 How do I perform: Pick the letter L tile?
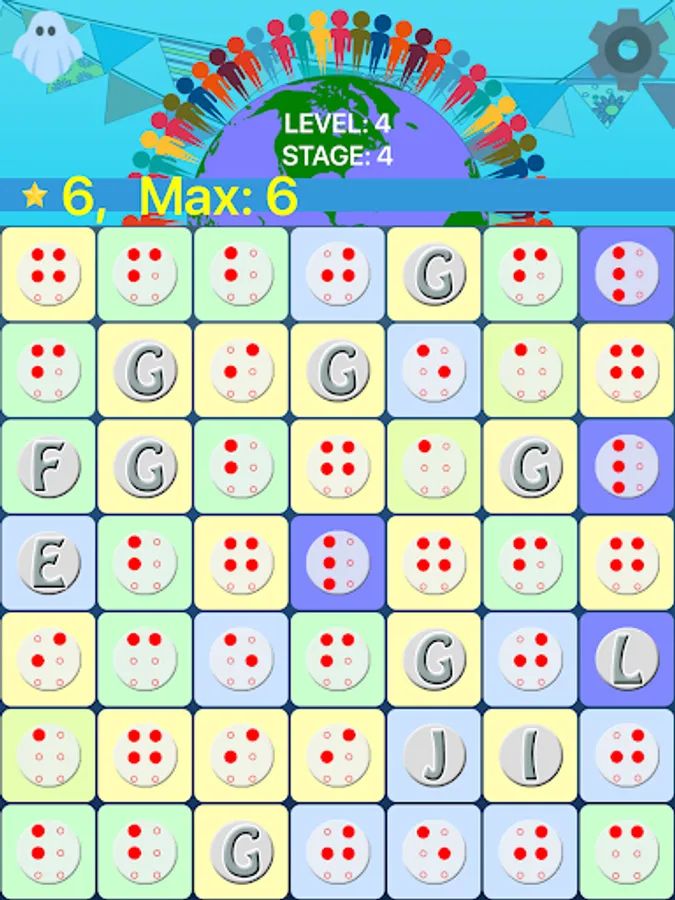point(627,660)
